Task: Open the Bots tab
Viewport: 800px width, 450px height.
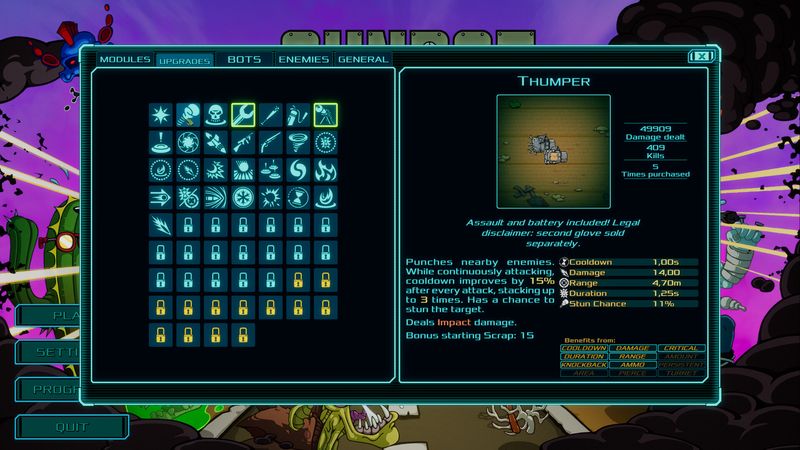Action: pos(245,60)
